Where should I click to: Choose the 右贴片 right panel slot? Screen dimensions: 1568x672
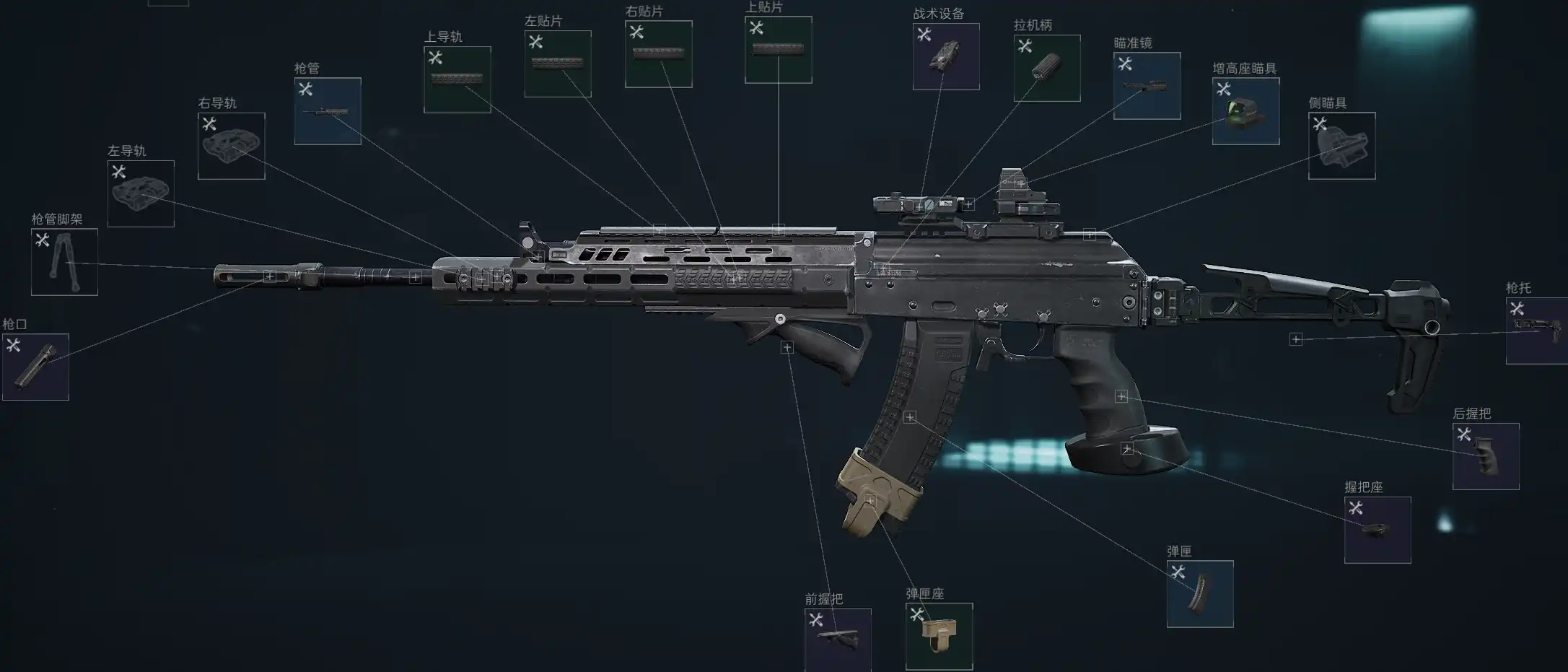[658, 54]
